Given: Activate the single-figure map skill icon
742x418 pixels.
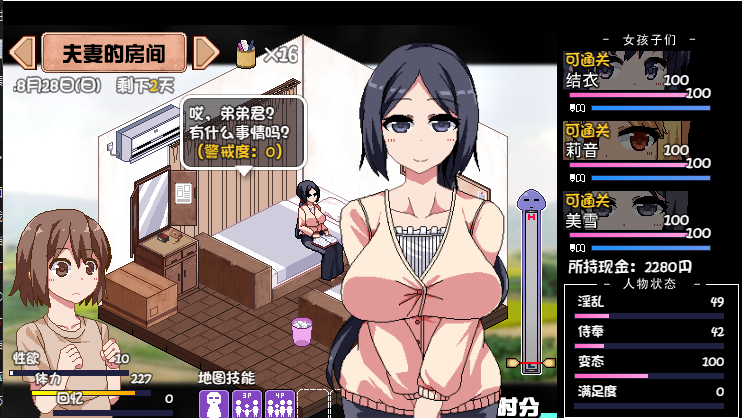Looking at the screenshot, I should coord(214,403).
